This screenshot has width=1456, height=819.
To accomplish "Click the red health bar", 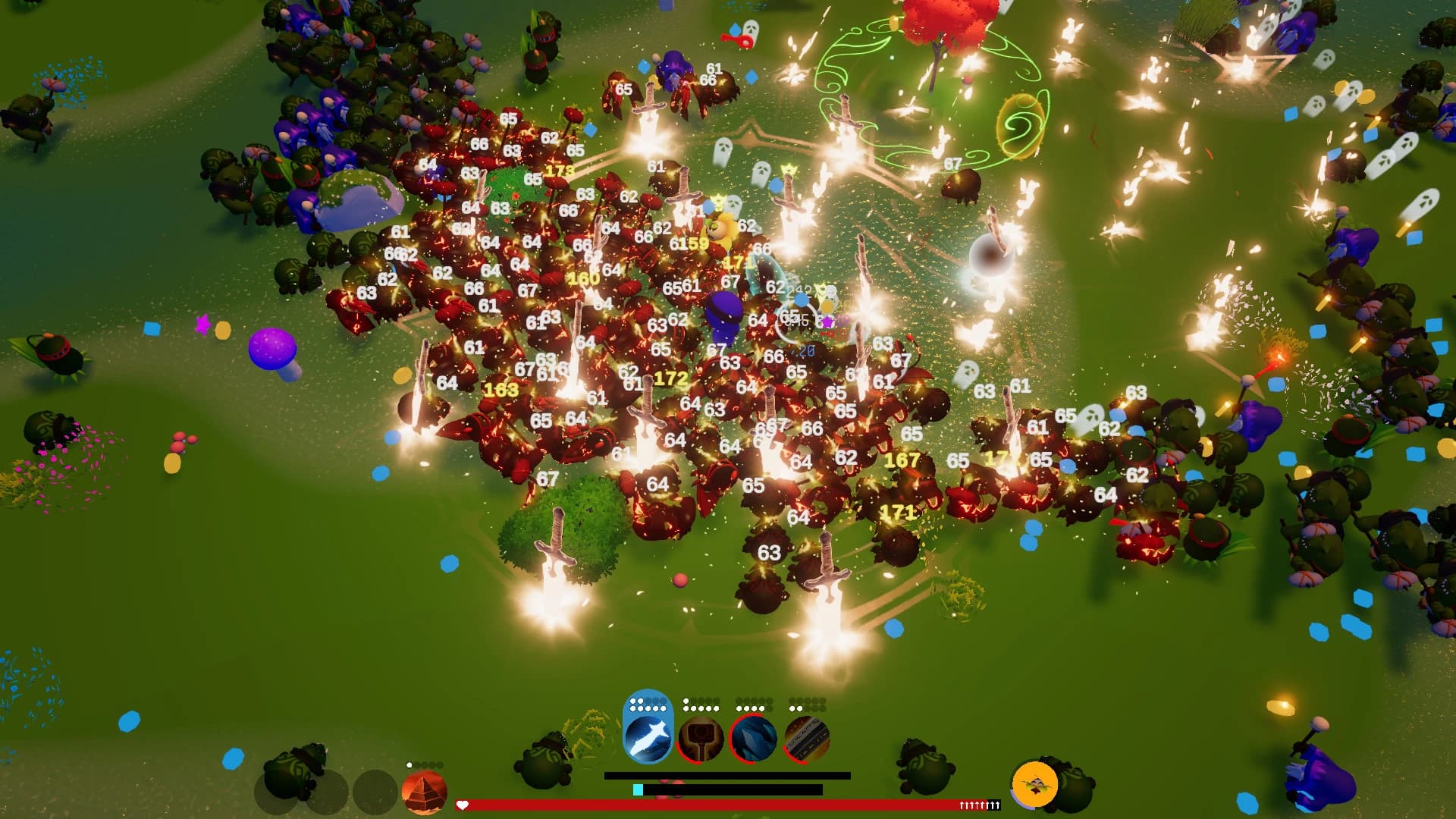I will coord(720,805).
